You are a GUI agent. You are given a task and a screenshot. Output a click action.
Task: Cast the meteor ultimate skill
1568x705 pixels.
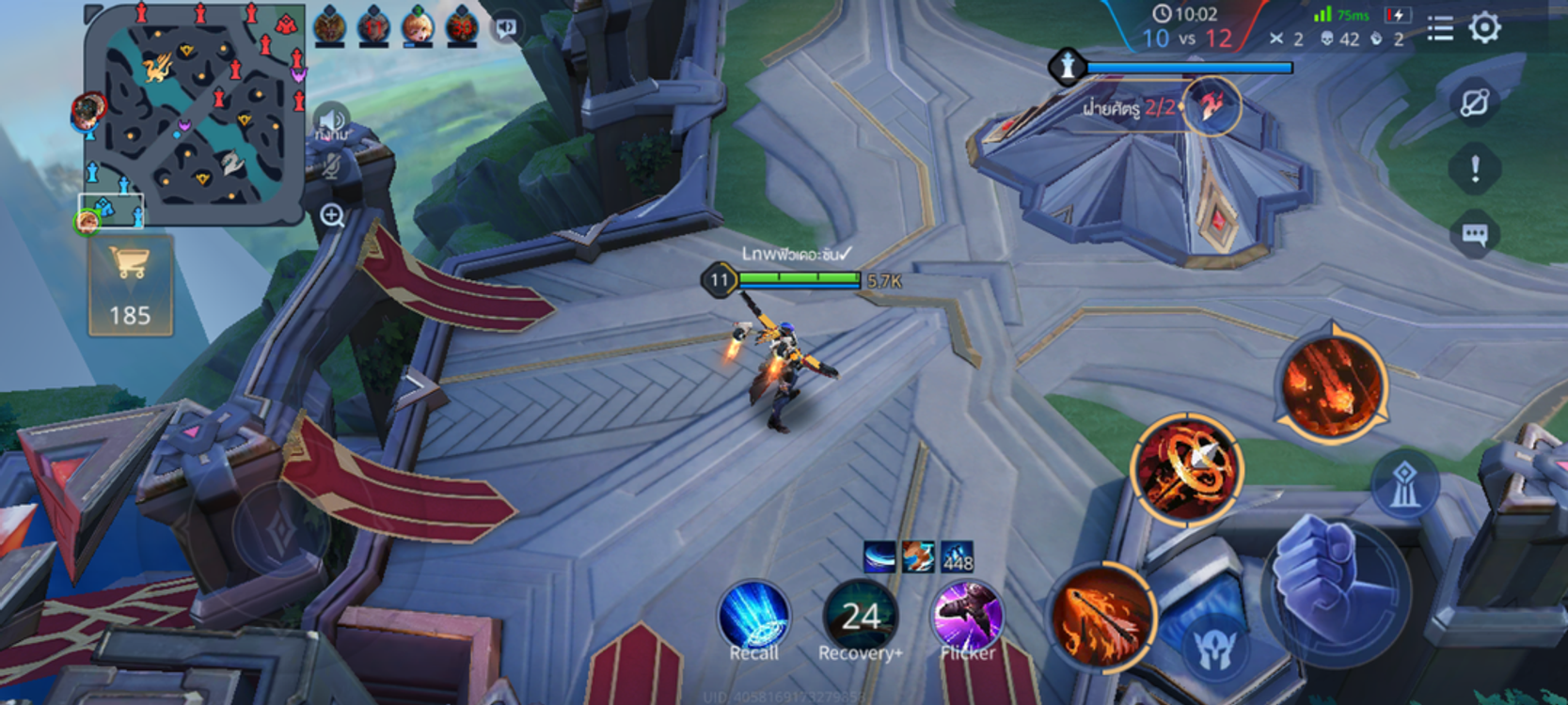coord(1332,384)
